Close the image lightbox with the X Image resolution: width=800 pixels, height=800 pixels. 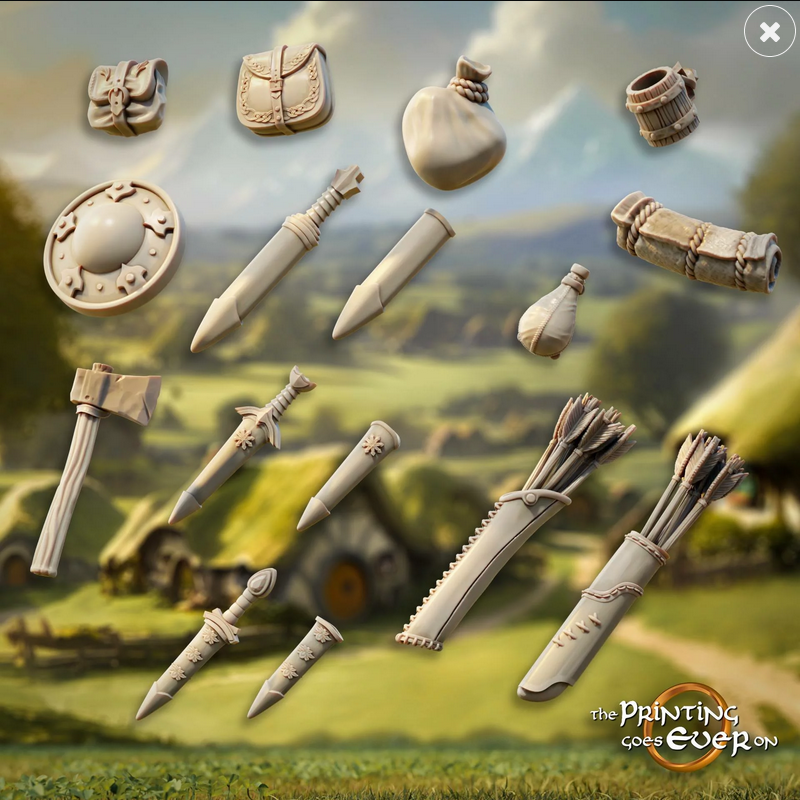769,32
